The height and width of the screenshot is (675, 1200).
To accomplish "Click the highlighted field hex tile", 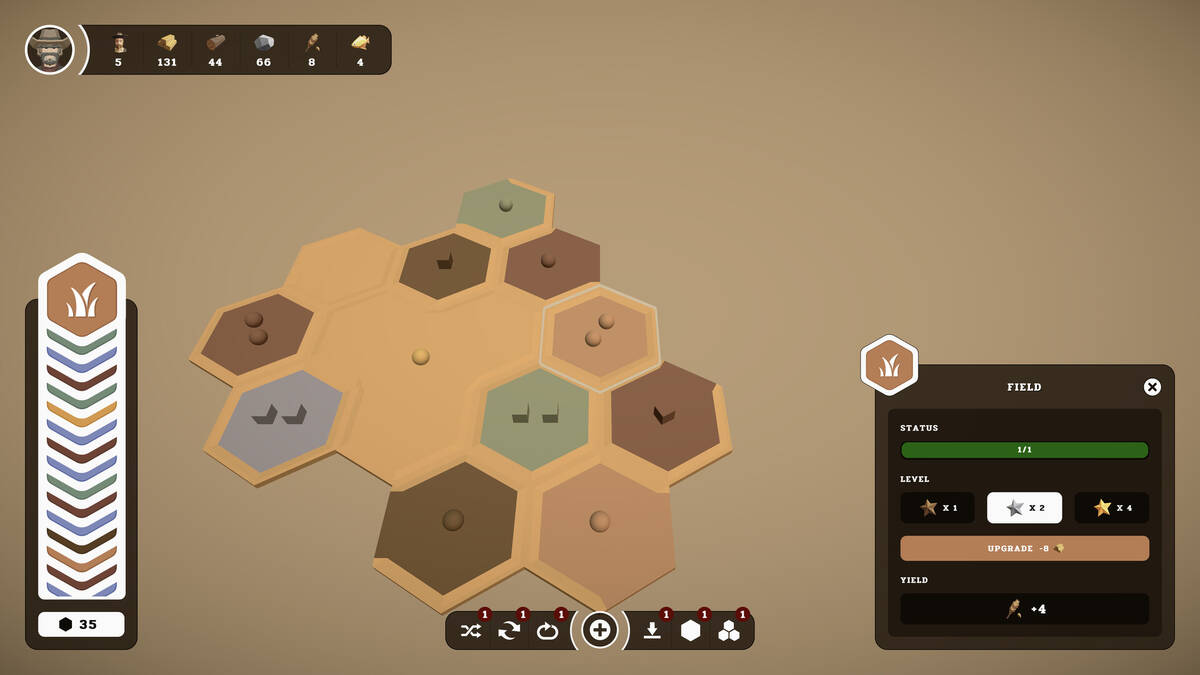I will pos(599,335).
